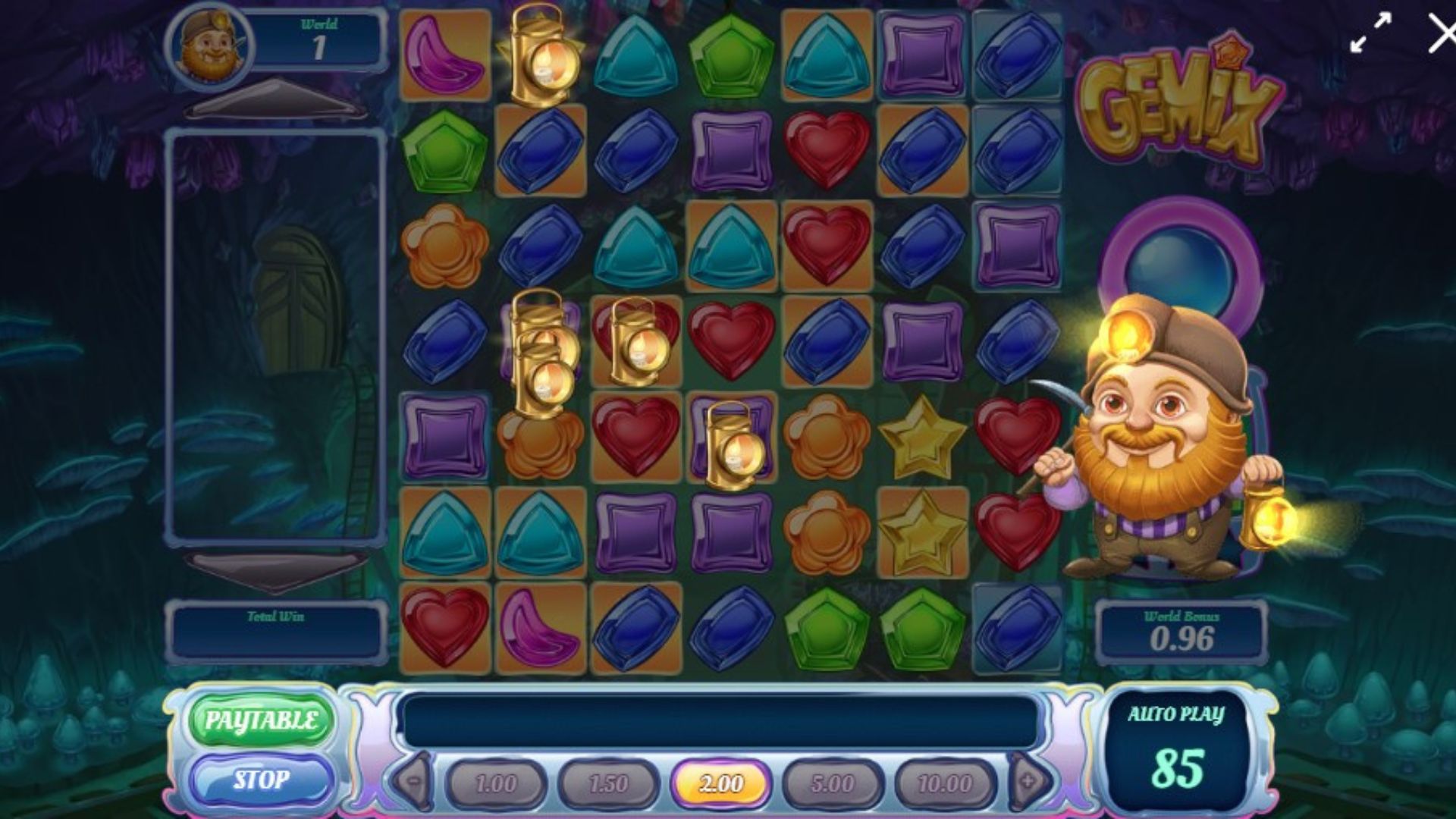Close the game with the X
The image size is (1456, 819).
click(1440, 33)
